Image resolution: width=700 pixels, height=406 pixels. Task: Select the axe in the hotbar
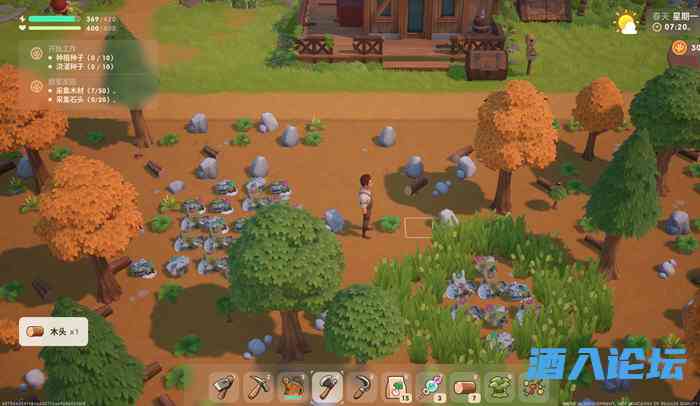328,385
